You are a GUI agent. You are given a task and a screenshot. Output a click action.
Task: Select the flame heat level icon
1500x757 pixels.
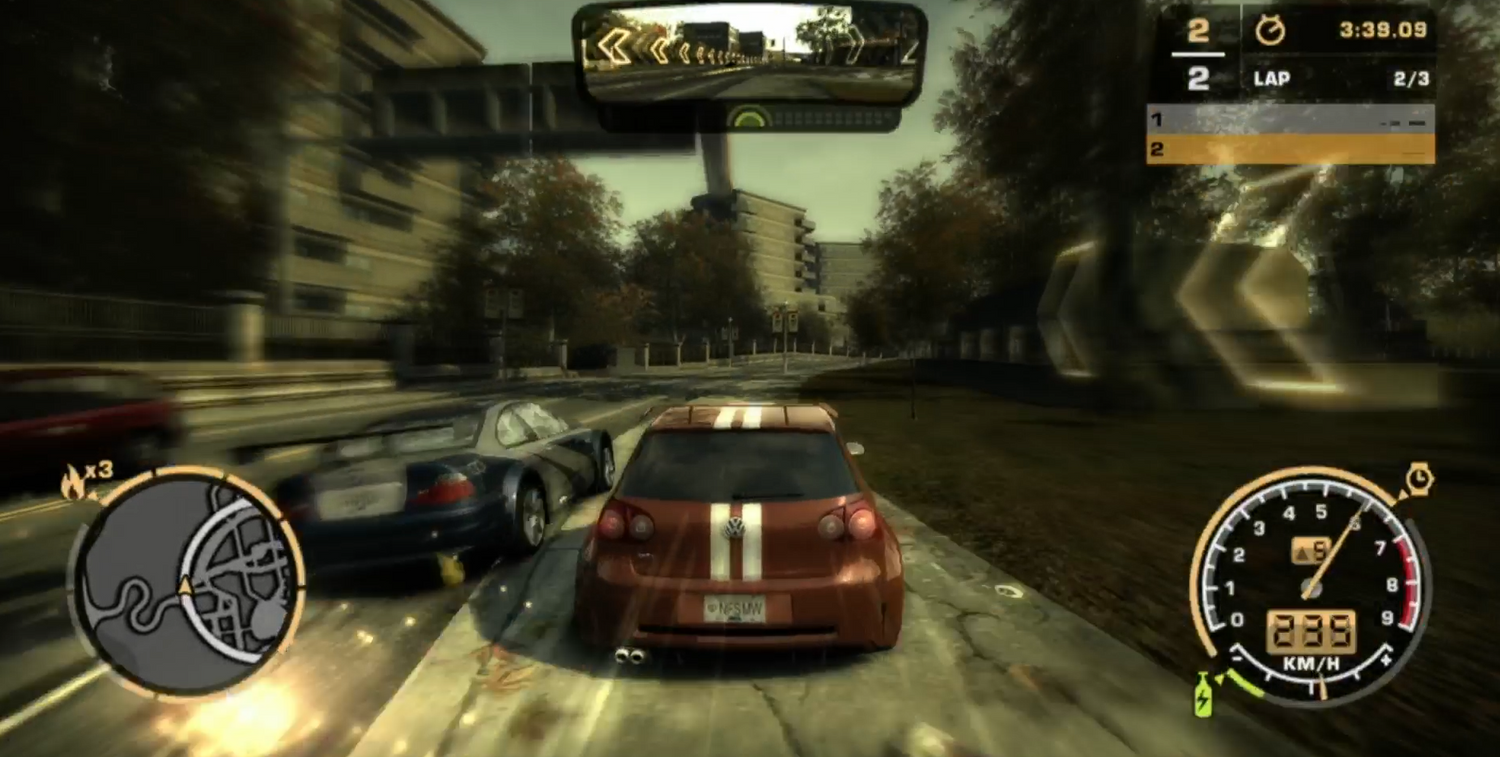[73, 483]
